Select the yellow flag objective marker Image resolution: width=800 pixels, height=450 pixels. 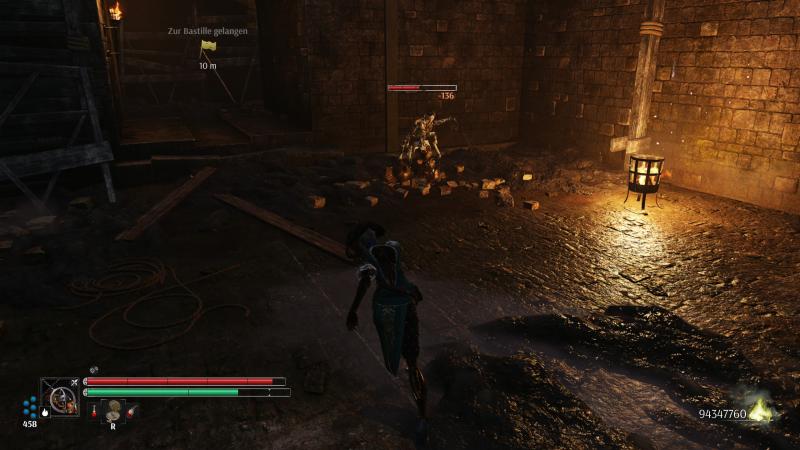pyautogui.click(x=207, y=46)
